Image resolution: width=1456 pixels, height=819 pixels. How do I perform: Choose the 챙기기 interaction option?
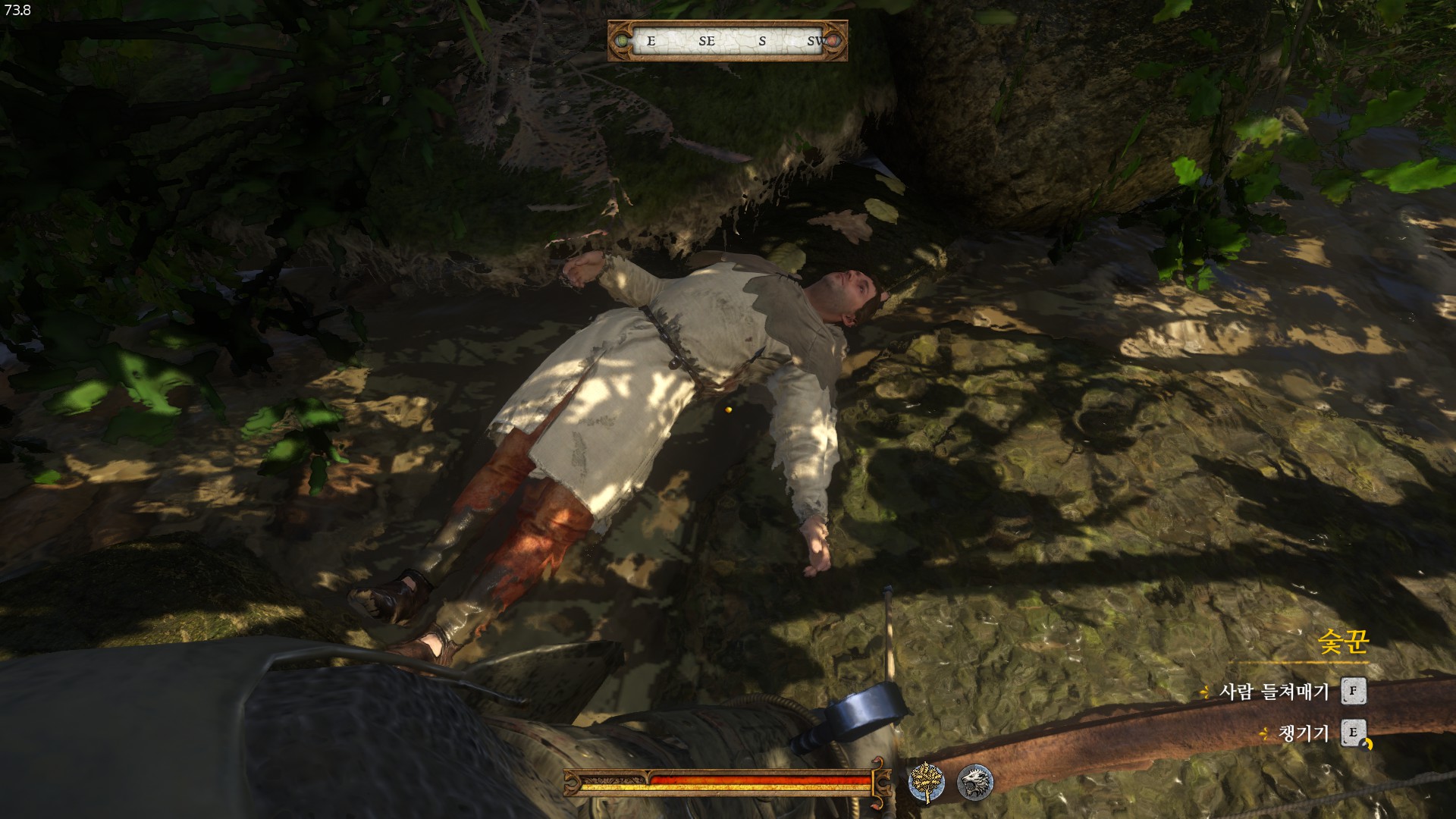tap(1304, 733)
